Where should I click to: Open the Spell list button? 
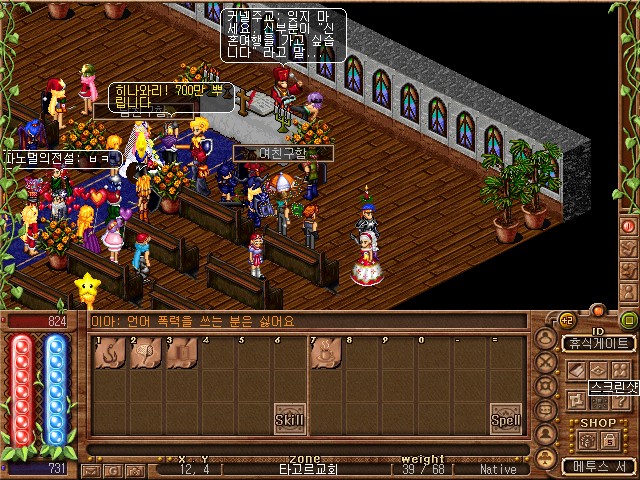coord(506,420)
